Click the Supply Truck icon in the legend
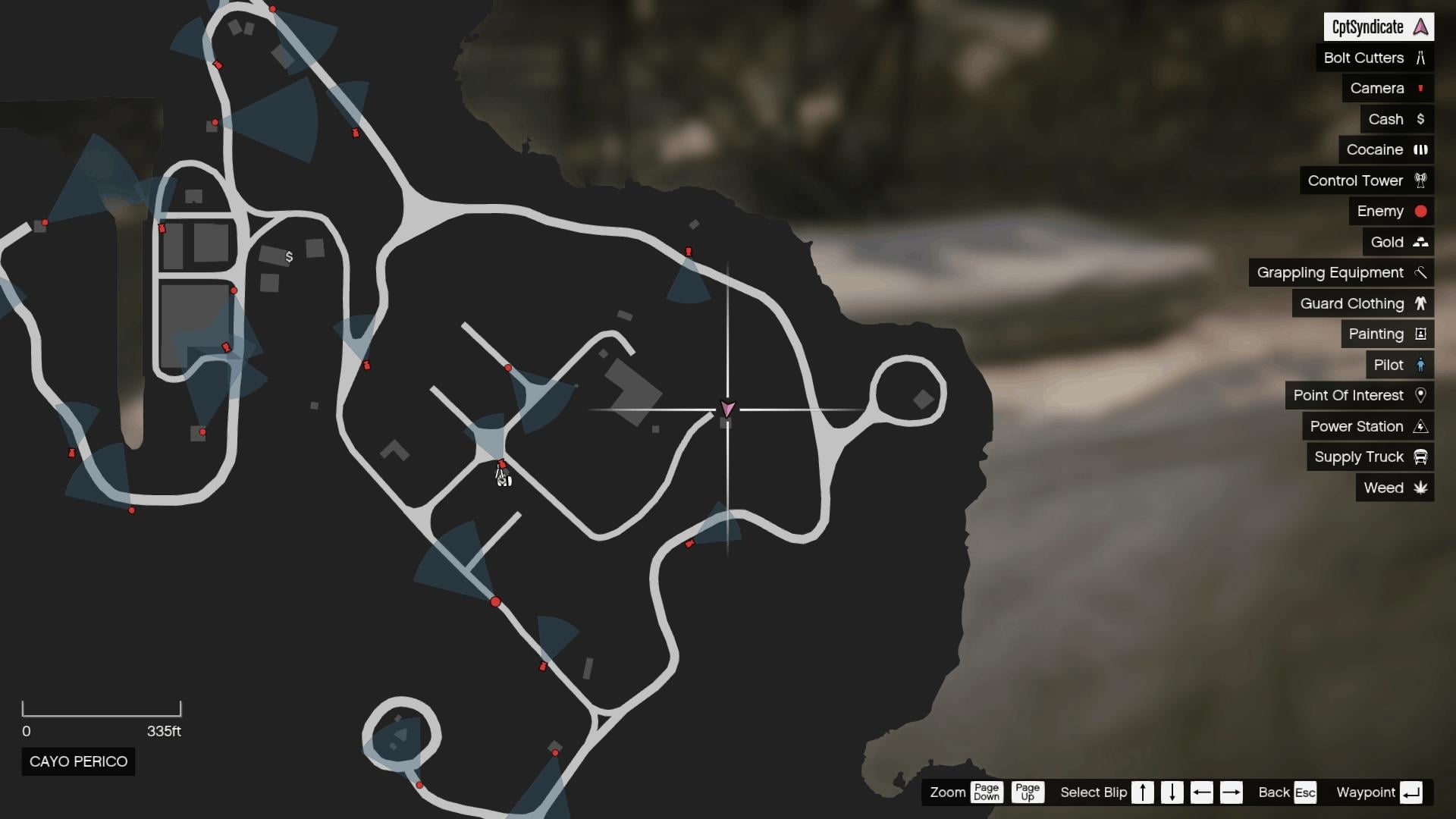 click(1421, 457)
